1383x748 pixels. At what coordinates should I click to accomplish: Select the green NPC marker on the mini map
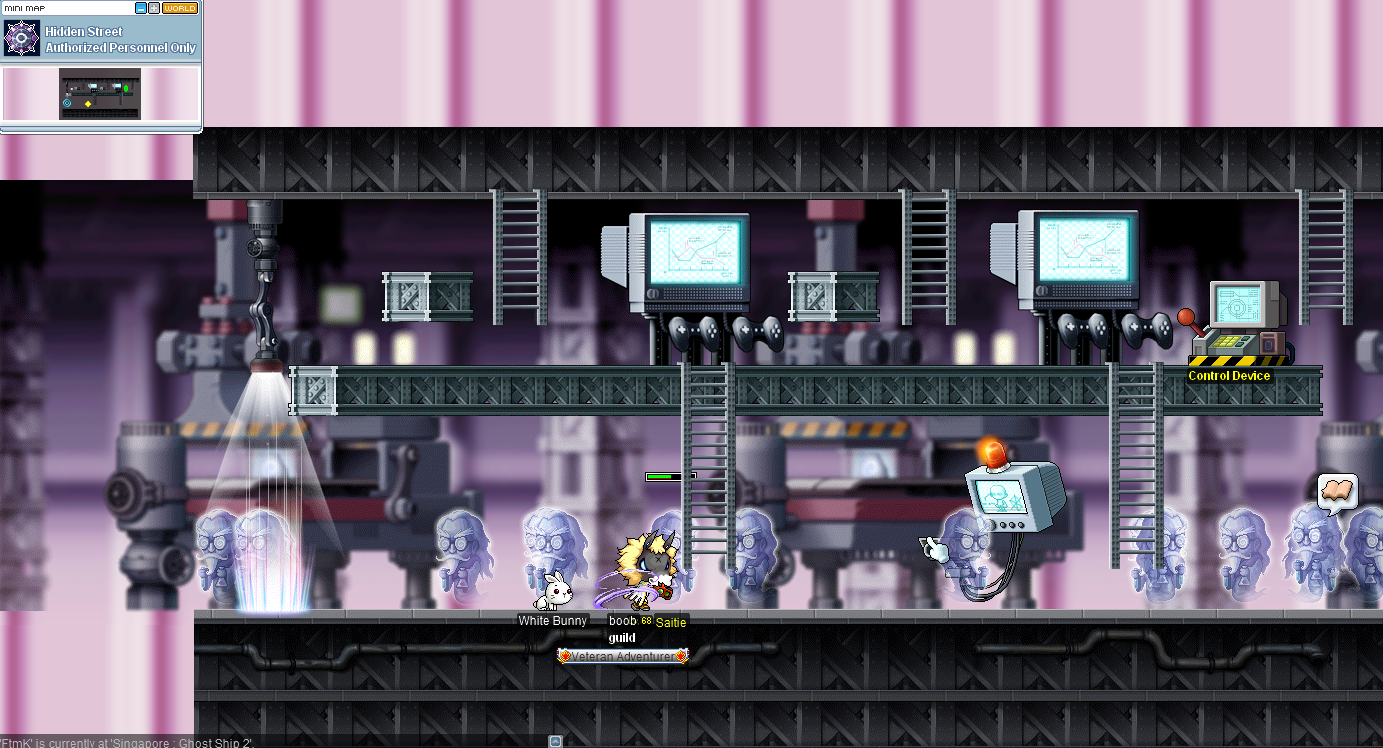pyautogui.click(x=126, y=89)
